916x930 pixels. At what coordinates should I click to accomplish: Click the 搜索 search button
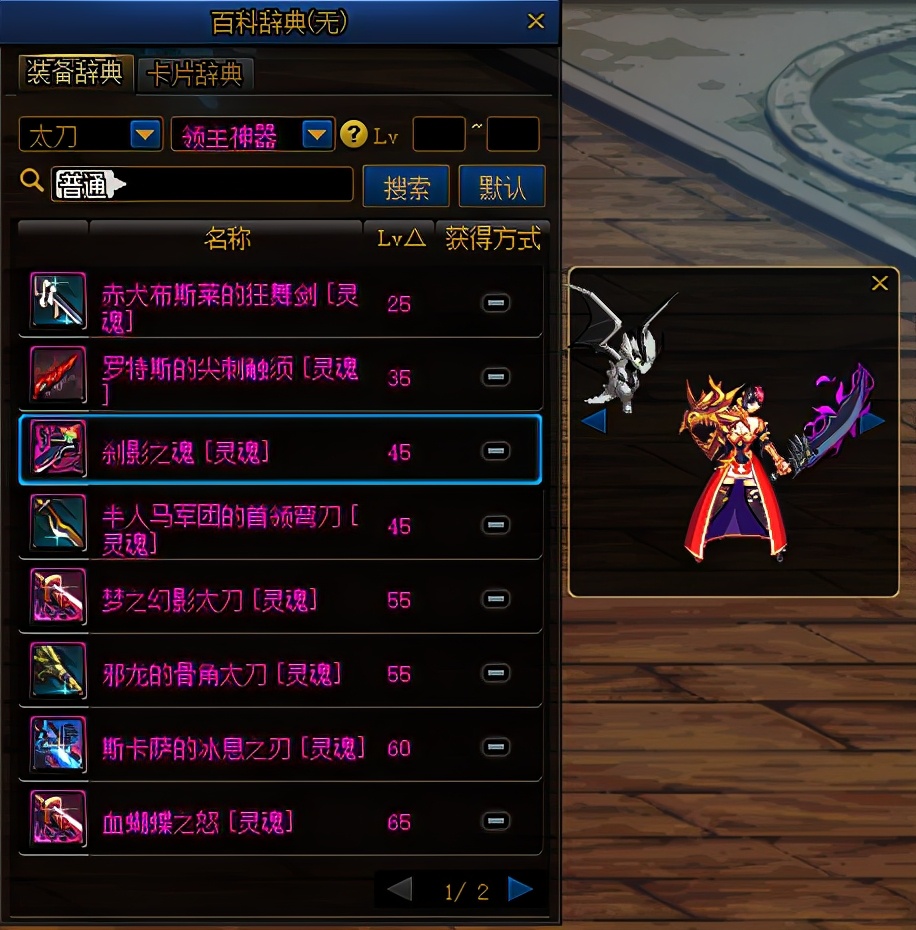[x=406, y=186]
